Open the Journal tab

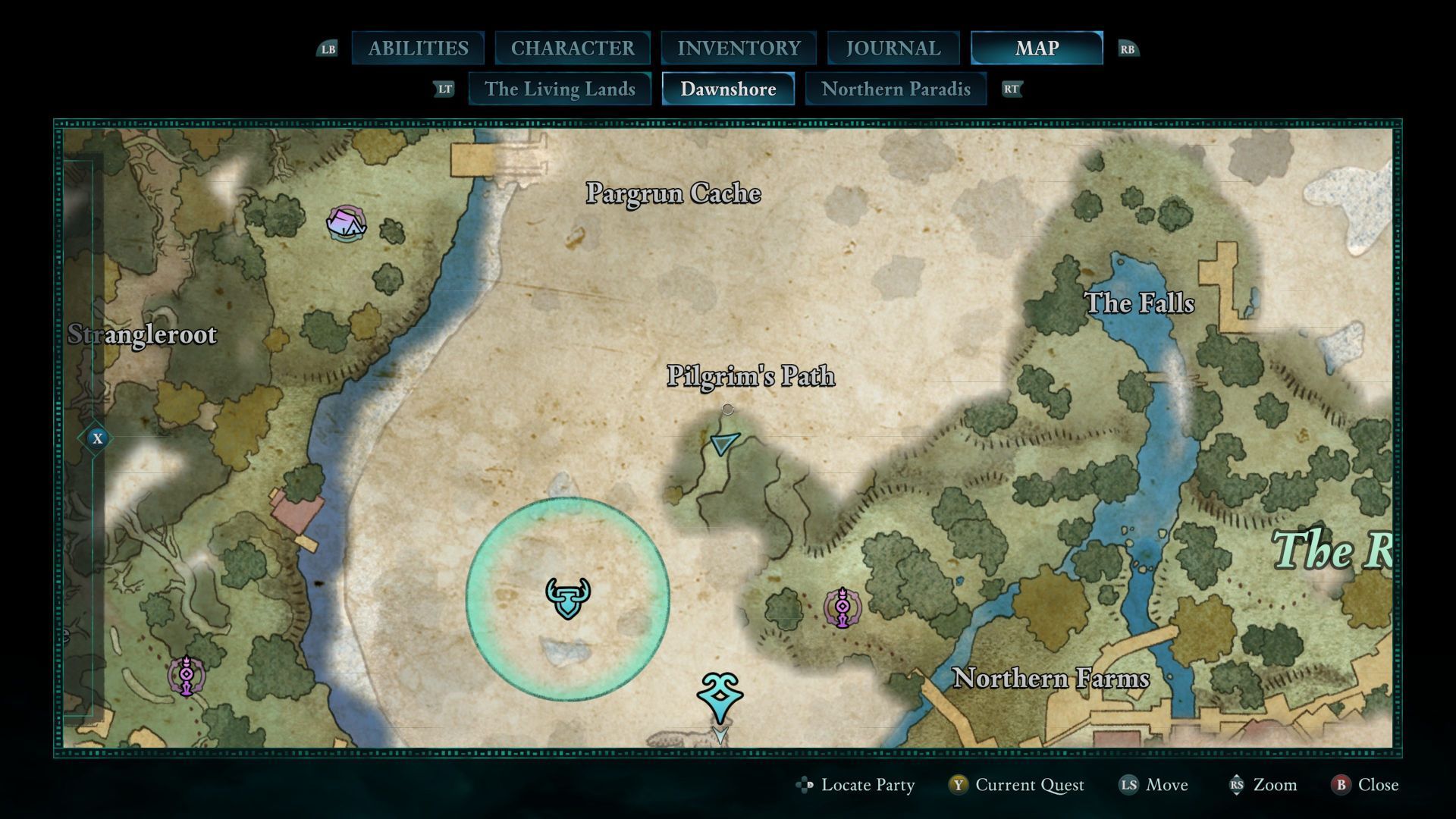pyautogui.click(x=893, y=49)
